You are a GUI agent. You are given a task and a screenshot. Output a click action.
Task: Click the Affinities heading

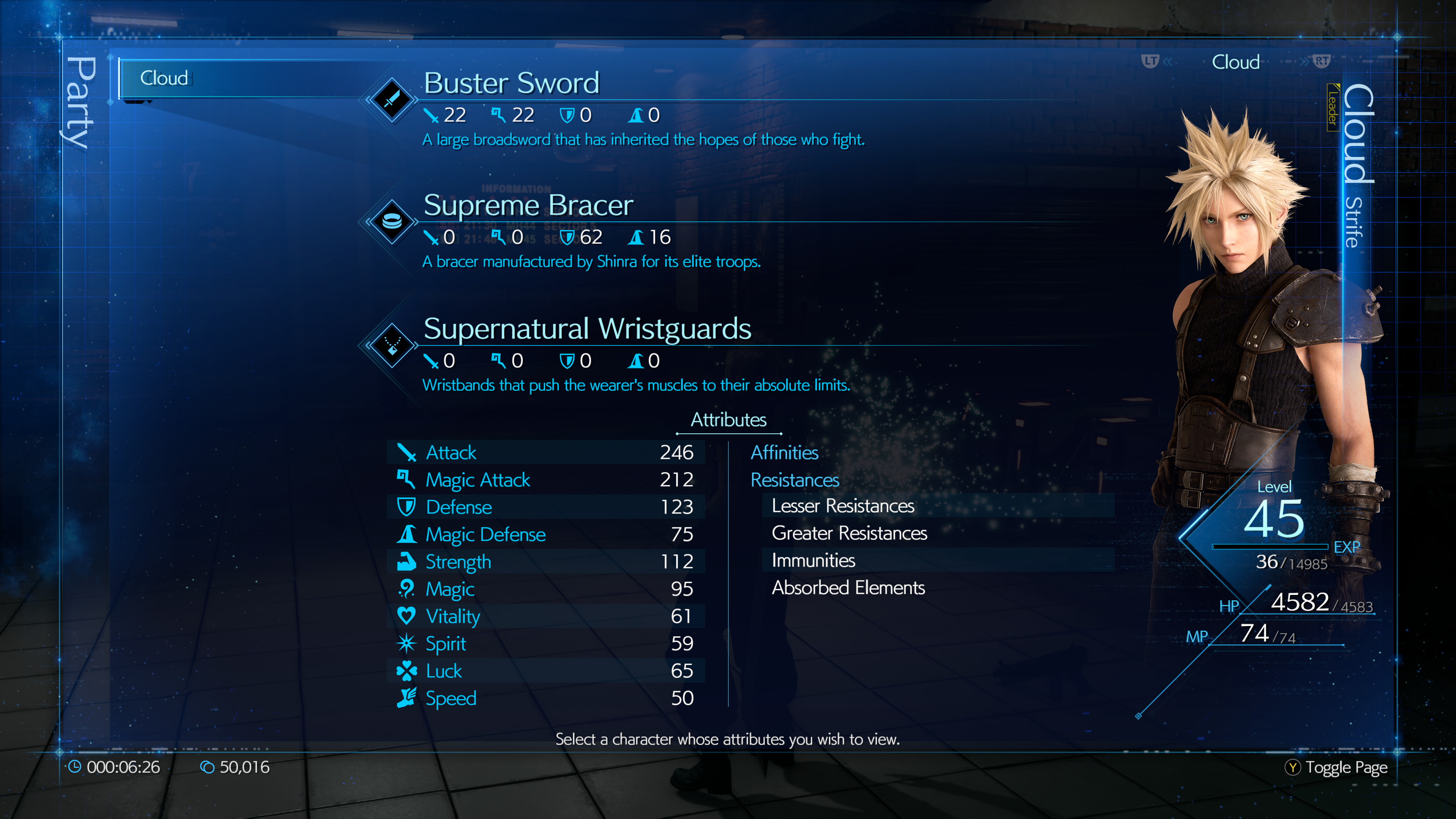coord(784,452)
